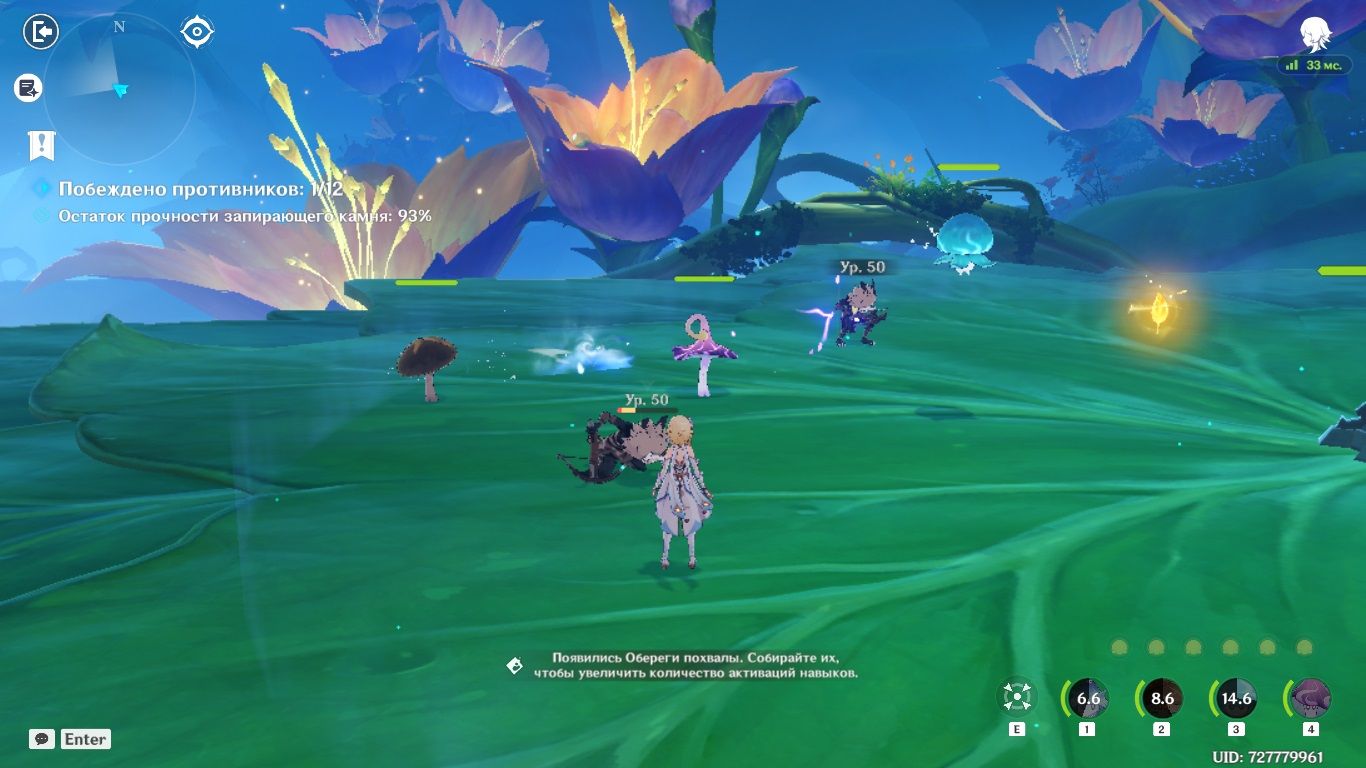Select the fungus skill with 6.6 cooldown
The width and height of the screenshot is (1366, 768).
(x=1087, y=698)
